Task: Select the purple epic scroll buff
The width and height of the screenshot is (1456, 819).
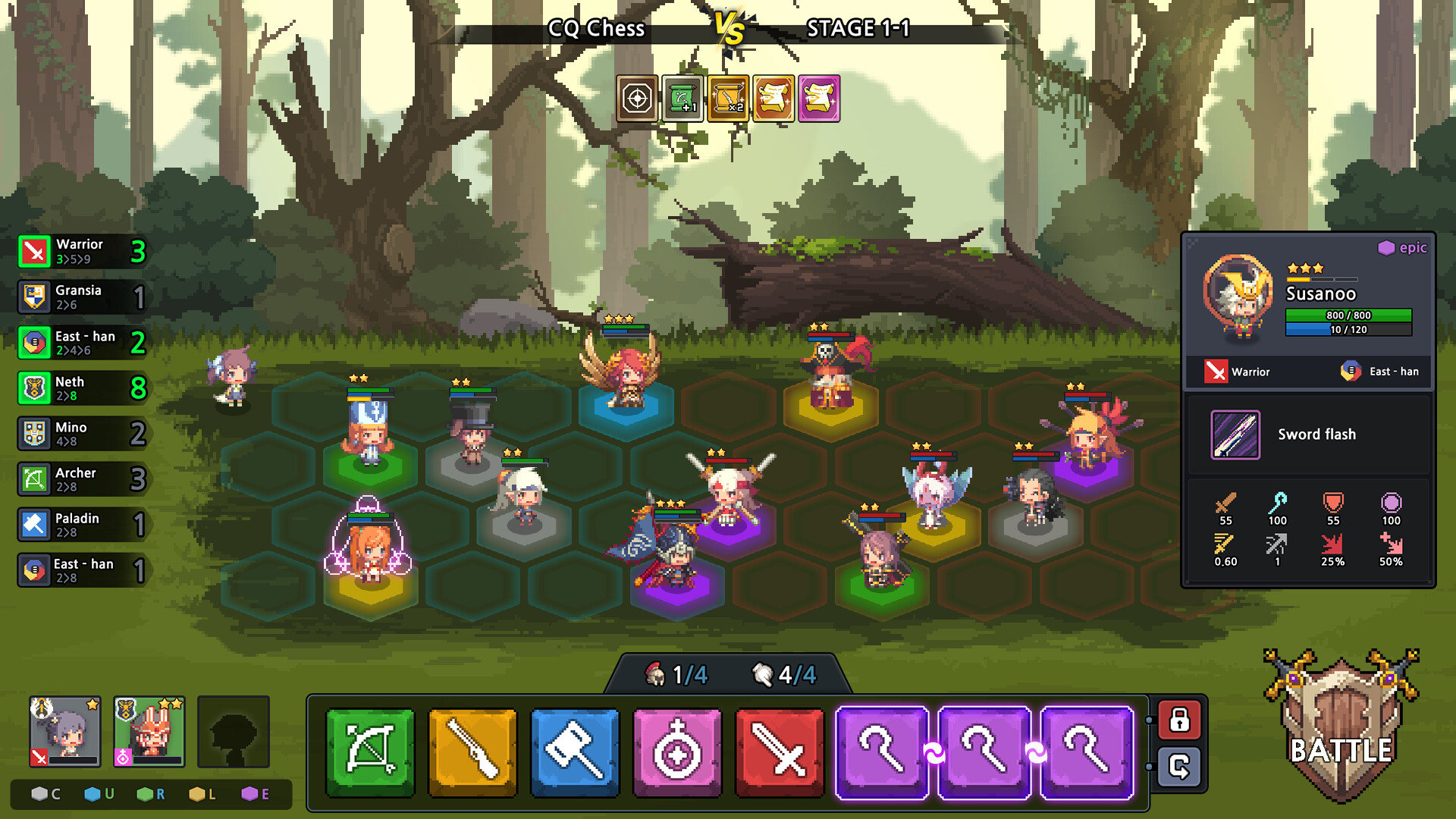Action: (x=819, y=98)
